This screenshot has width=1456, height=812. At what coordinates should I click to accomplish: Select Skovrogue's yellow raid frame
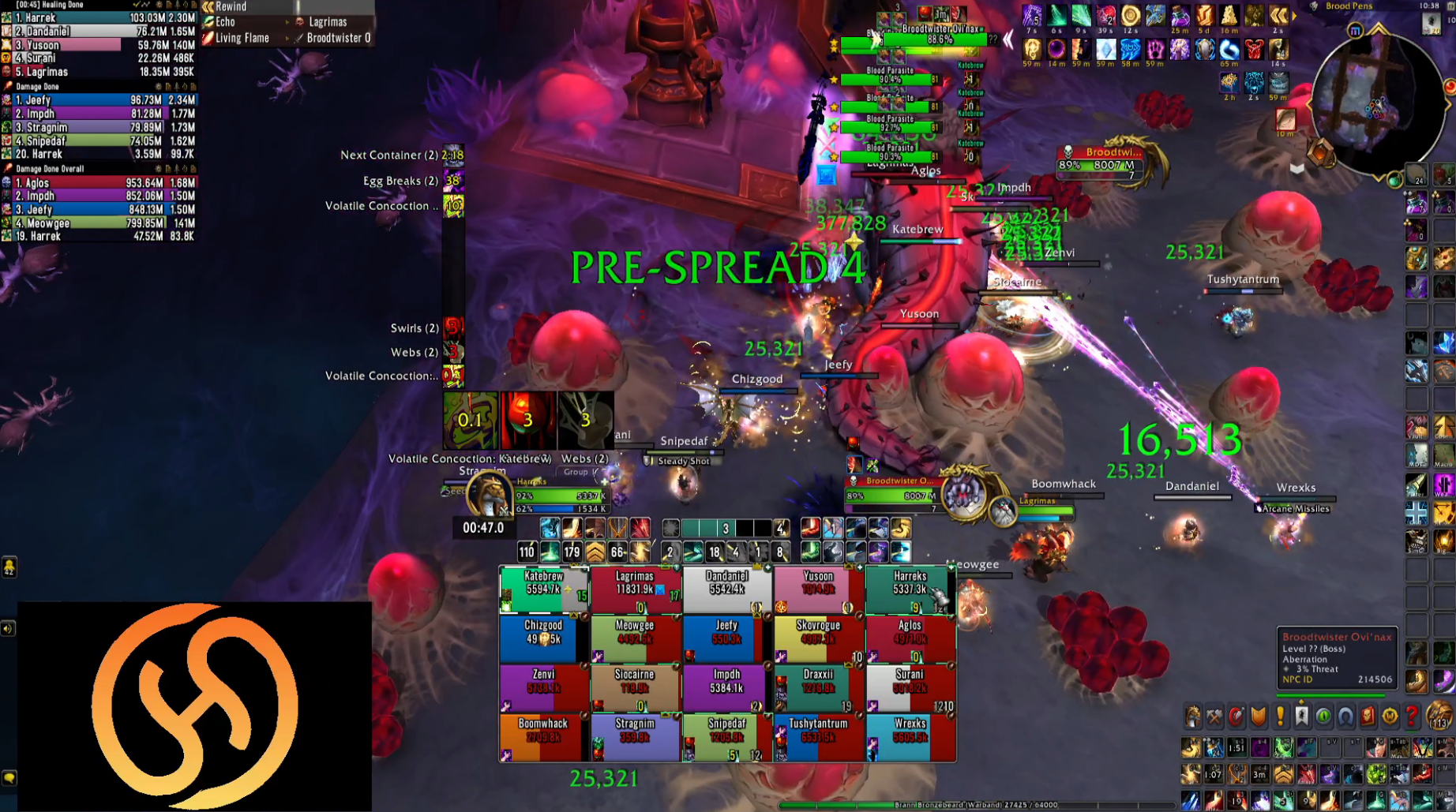click(x=818, y=638)
